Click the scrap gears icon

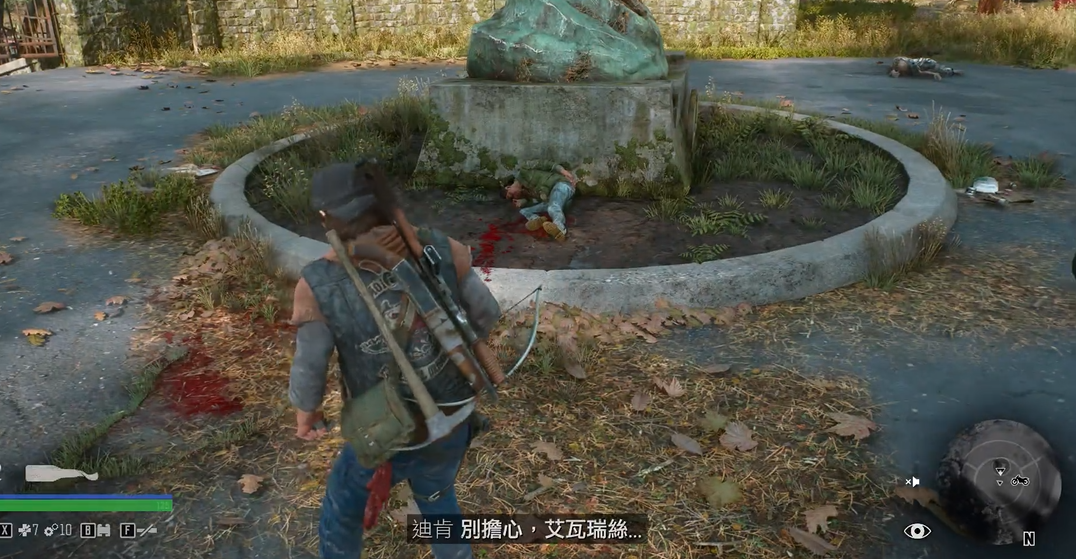coord(50,529)
